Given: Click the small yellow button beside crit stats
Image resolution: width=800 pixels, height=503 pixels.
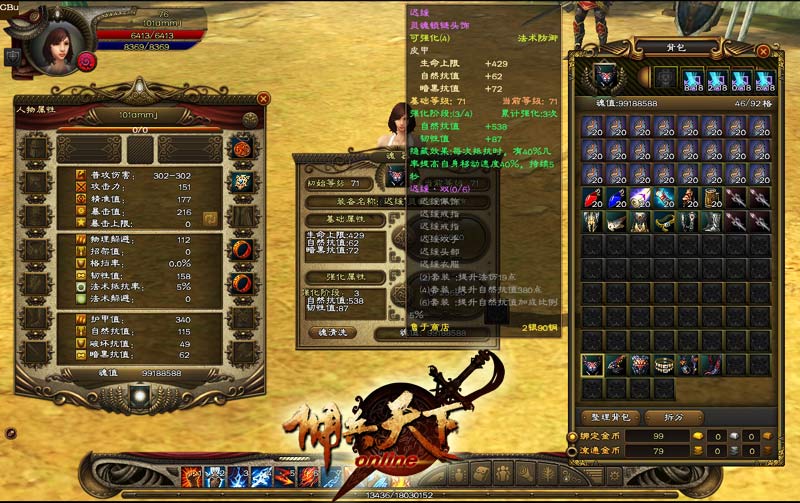Looking at the screenshot, I should click(209, 217).
